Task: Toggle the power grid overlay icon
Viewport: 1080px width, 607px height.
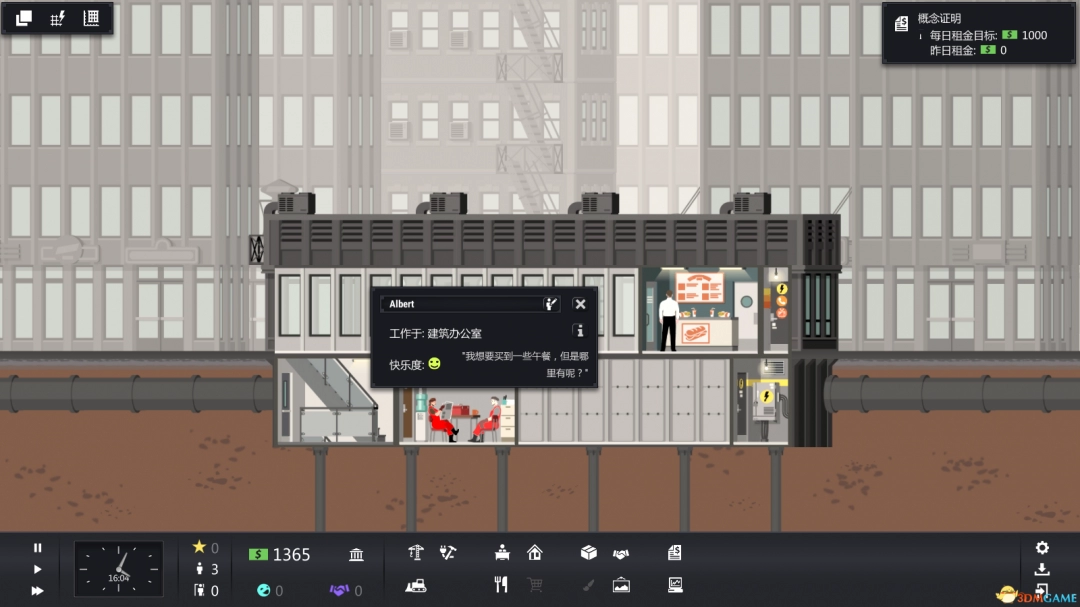Action: click(x=58, y=18)
